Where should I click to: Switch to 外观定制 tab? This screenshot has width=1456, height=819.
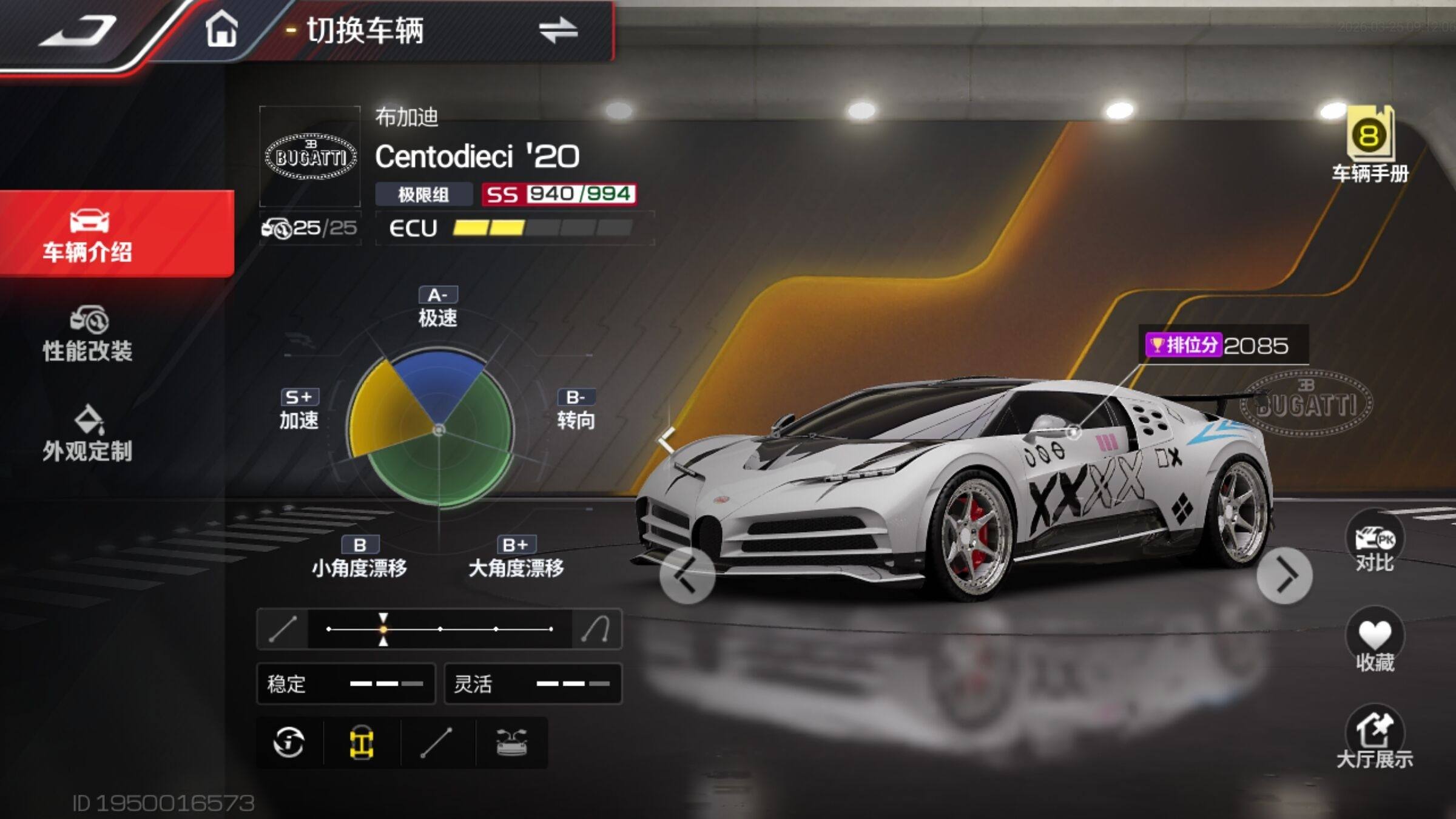[x=89, y=434]
